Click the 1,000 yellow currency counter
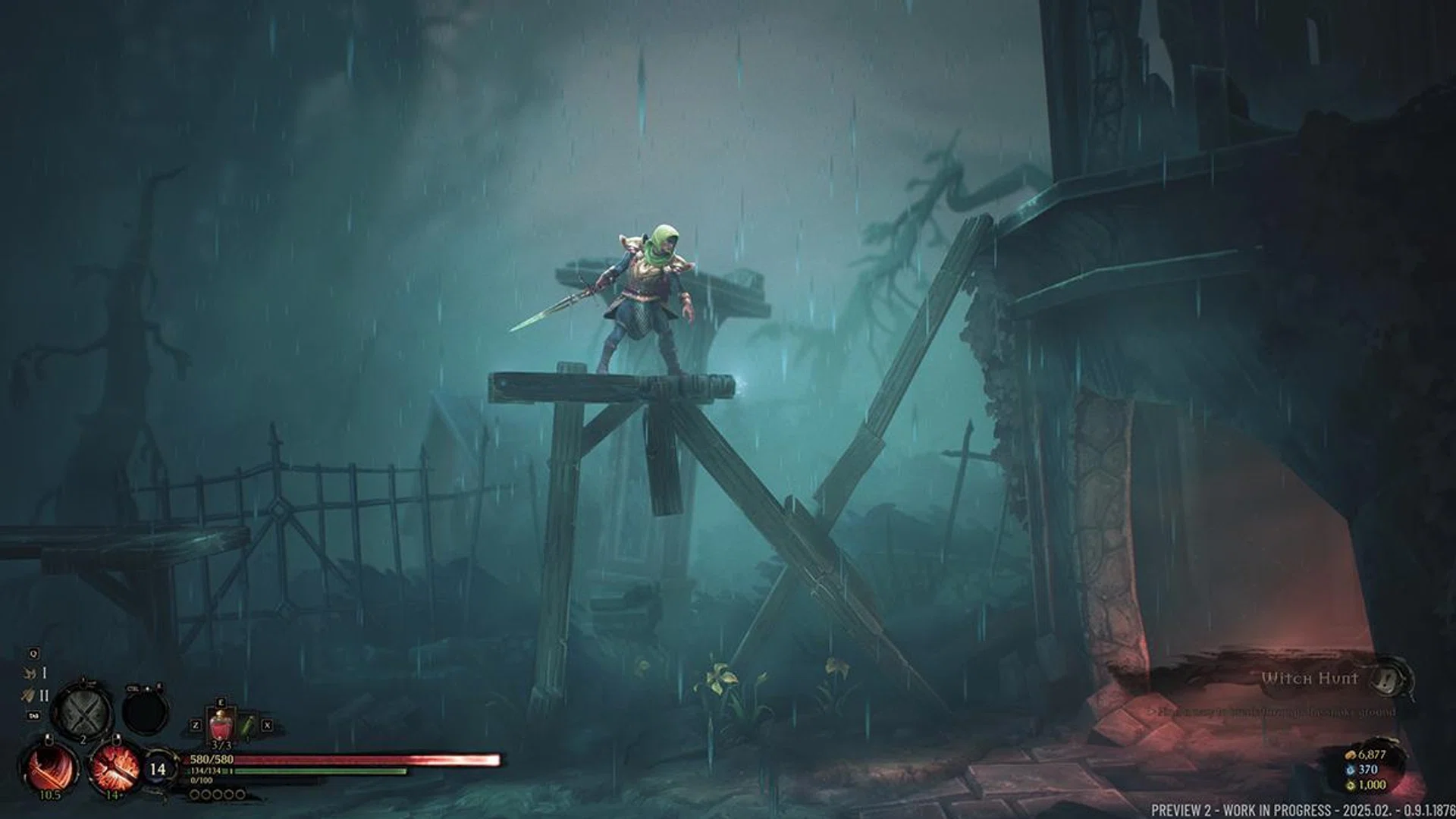Image resolution: width=1456 pixels, height=819 pixels. (x=1369, y=786)
